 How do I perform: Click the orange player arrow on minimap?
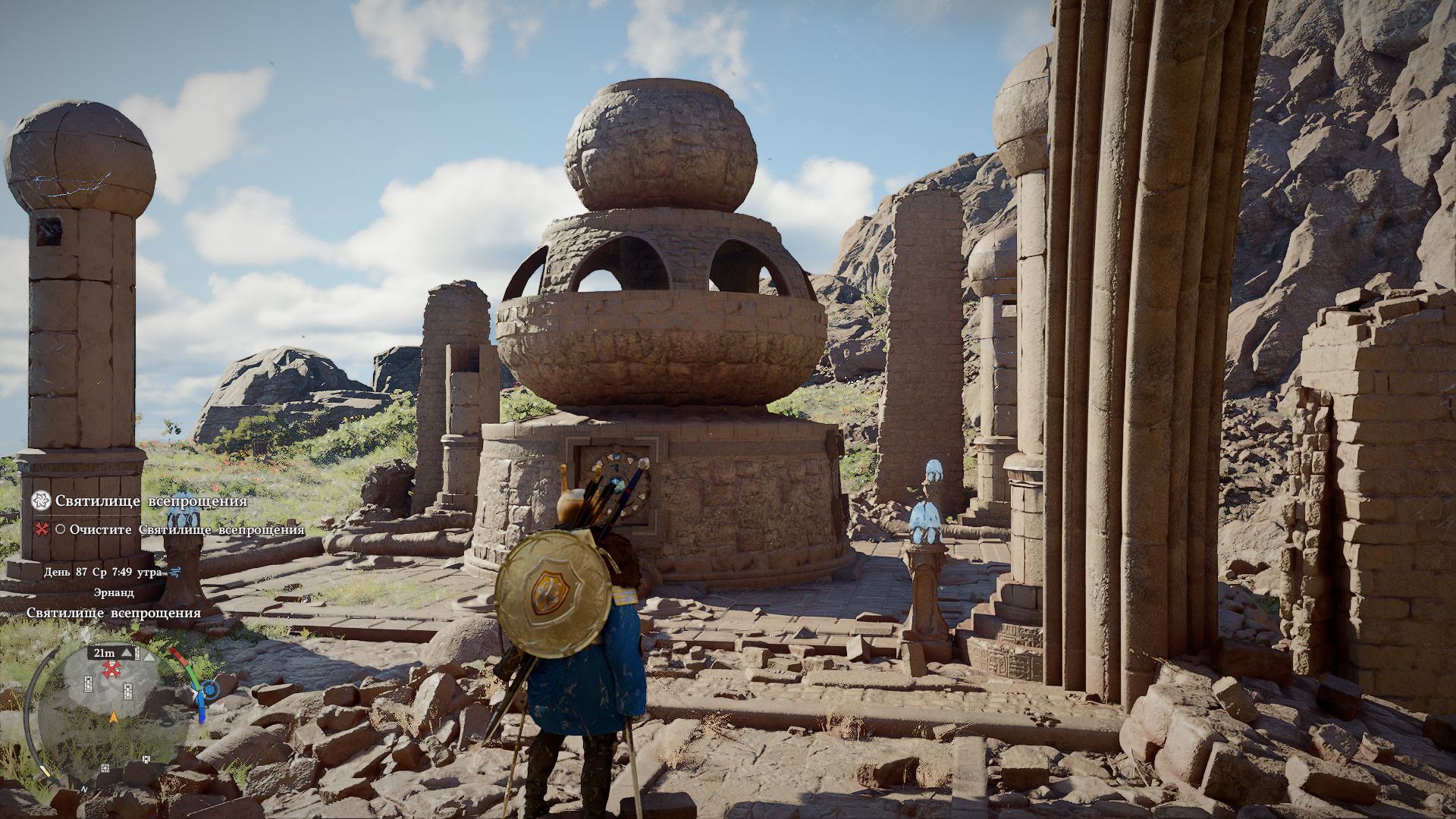click(114, 717)
